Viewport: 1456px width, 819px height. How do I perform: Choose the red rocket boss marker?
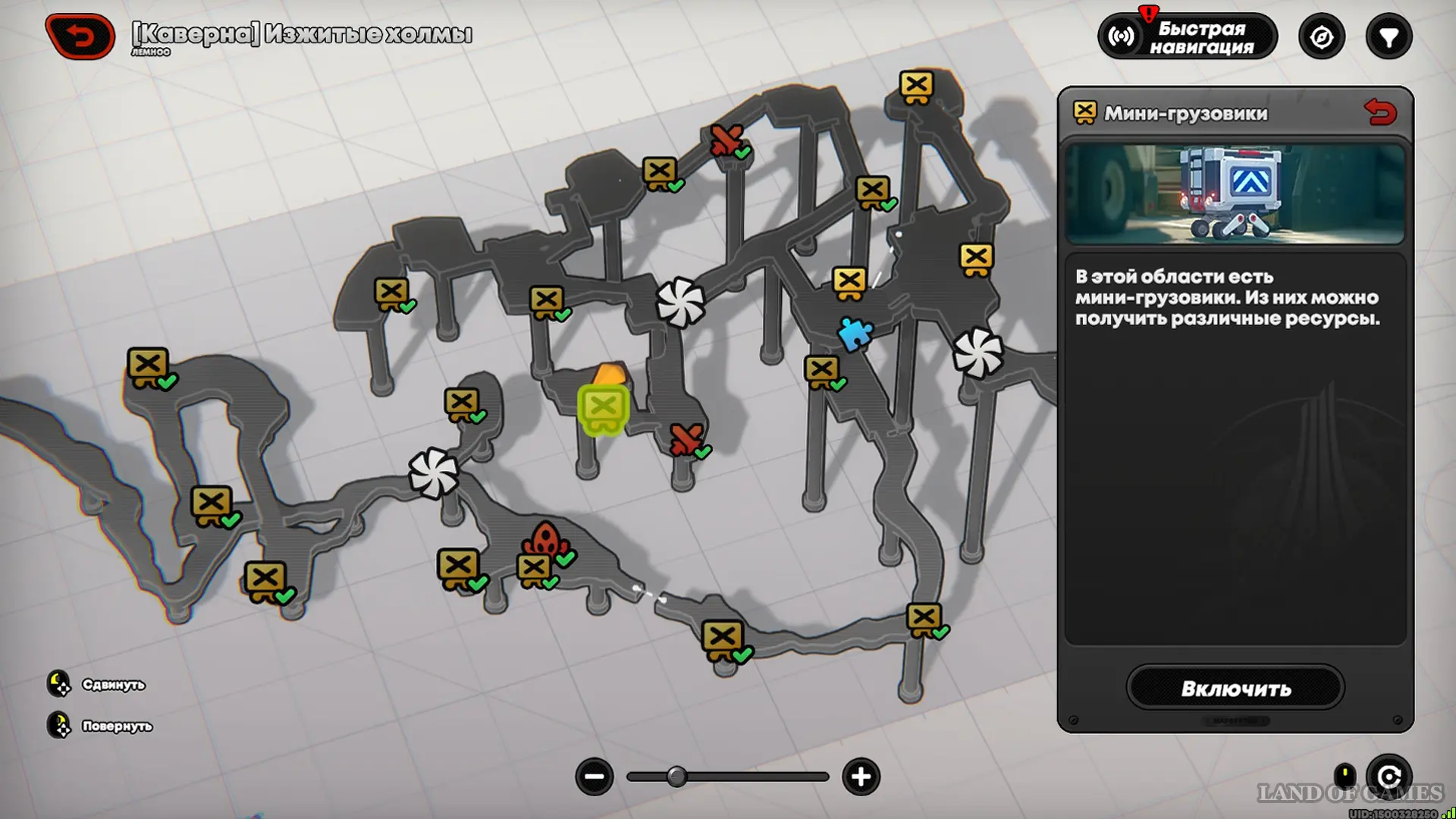[x=543, y=539]
